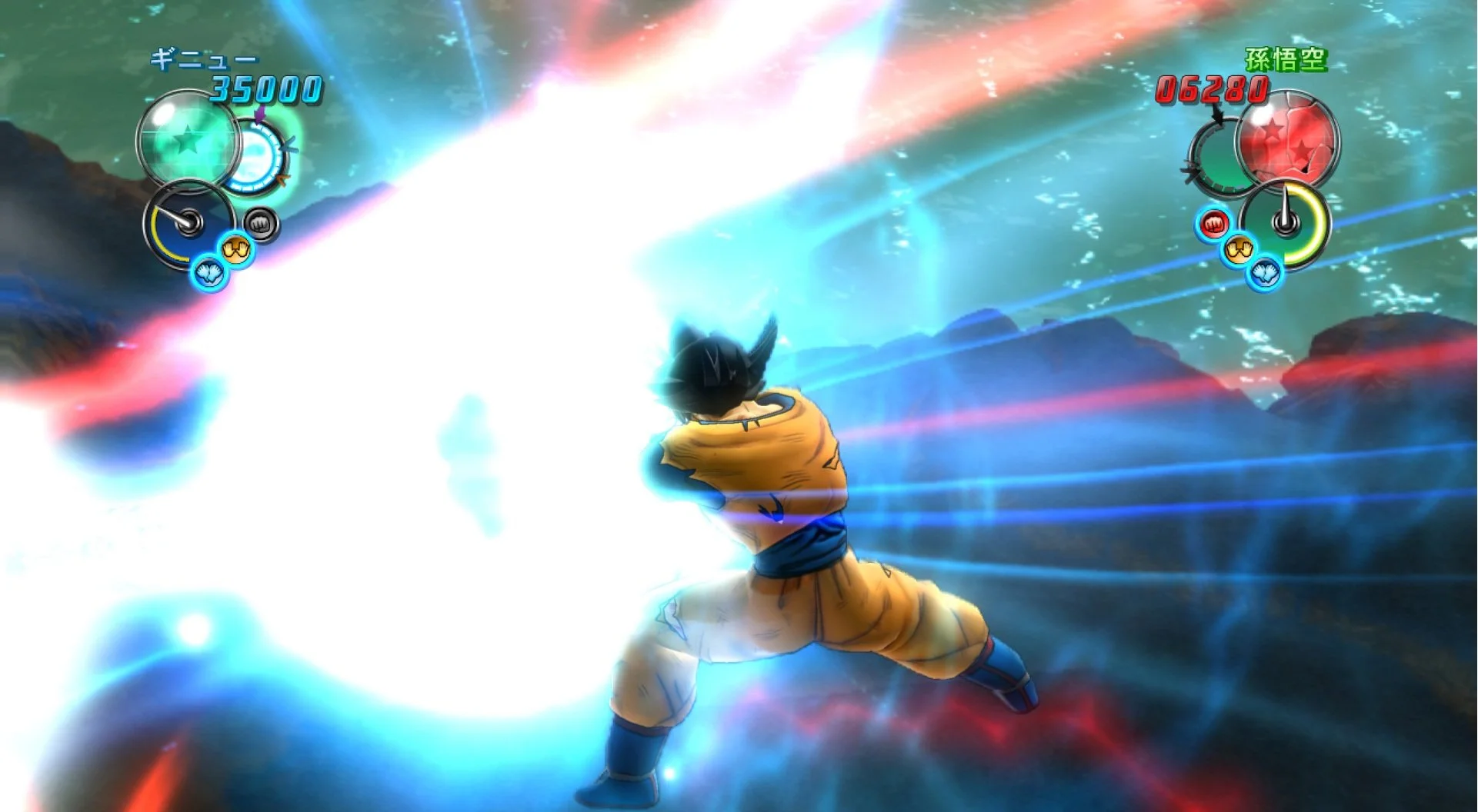Select the name label 孫悟空

tap(1285, 58)
